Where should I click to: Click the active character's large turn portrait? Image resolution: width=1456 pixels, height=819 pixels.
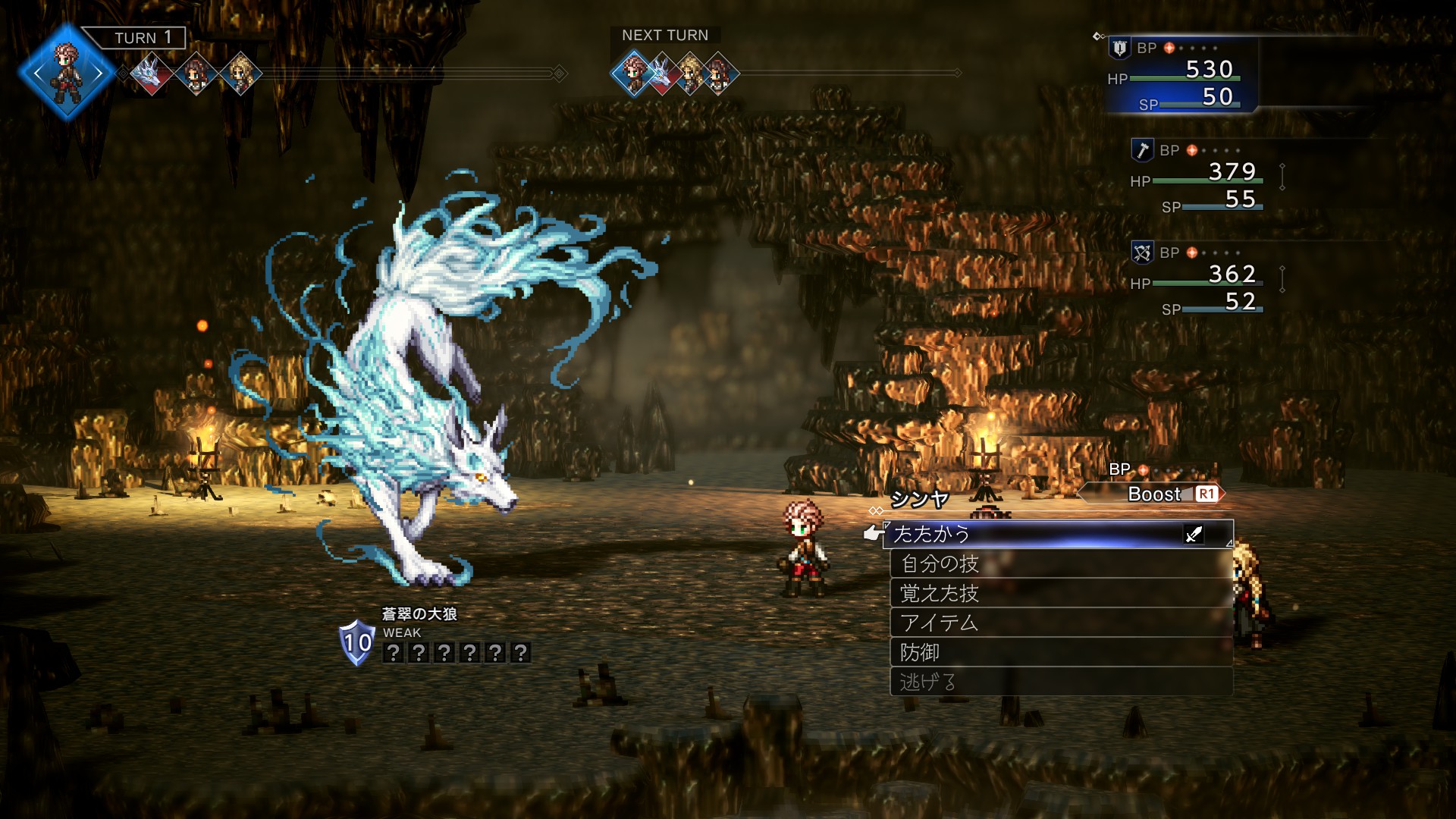[67, 73]
